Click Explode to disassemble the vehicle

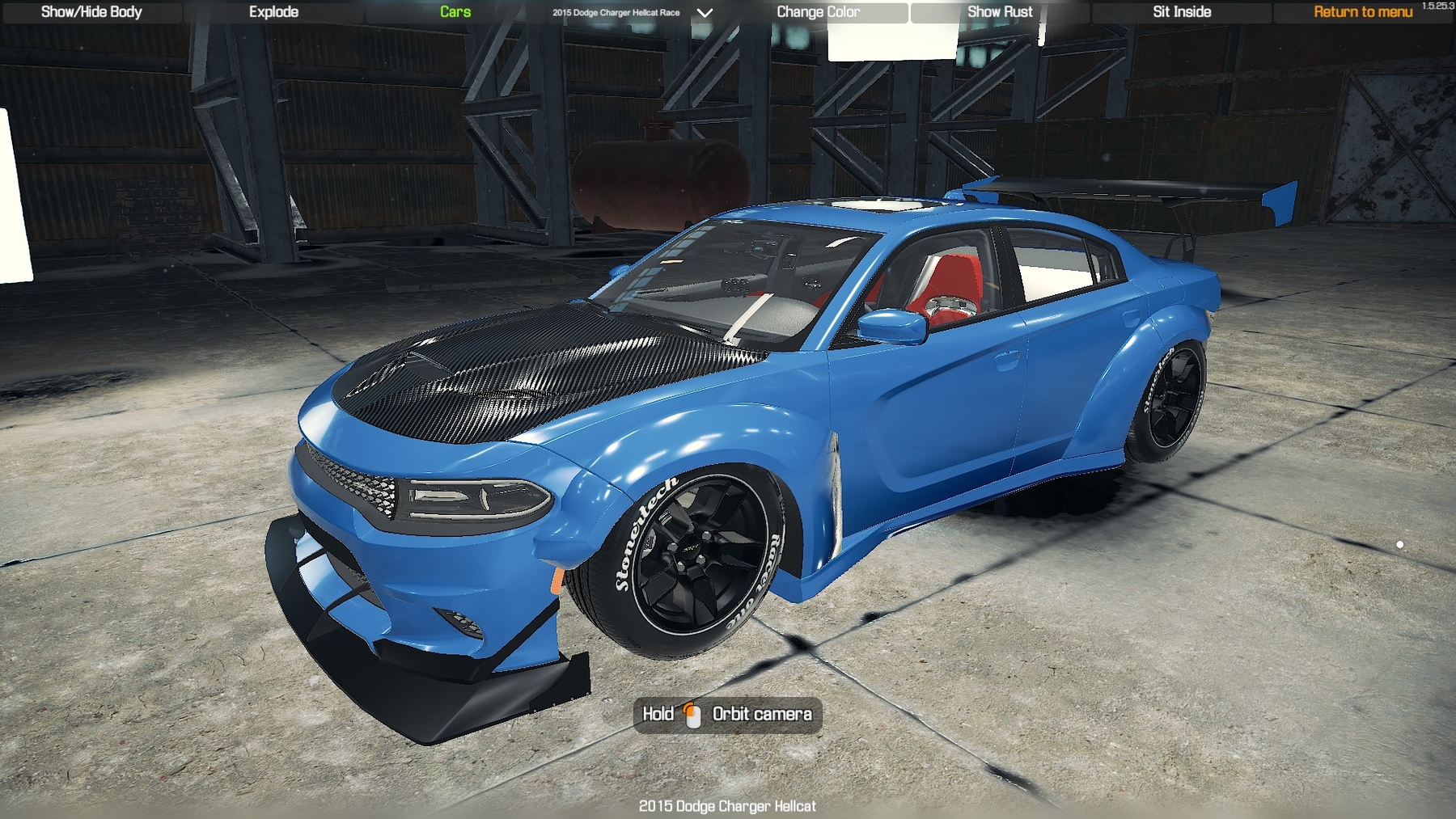[x=273, y=11]
